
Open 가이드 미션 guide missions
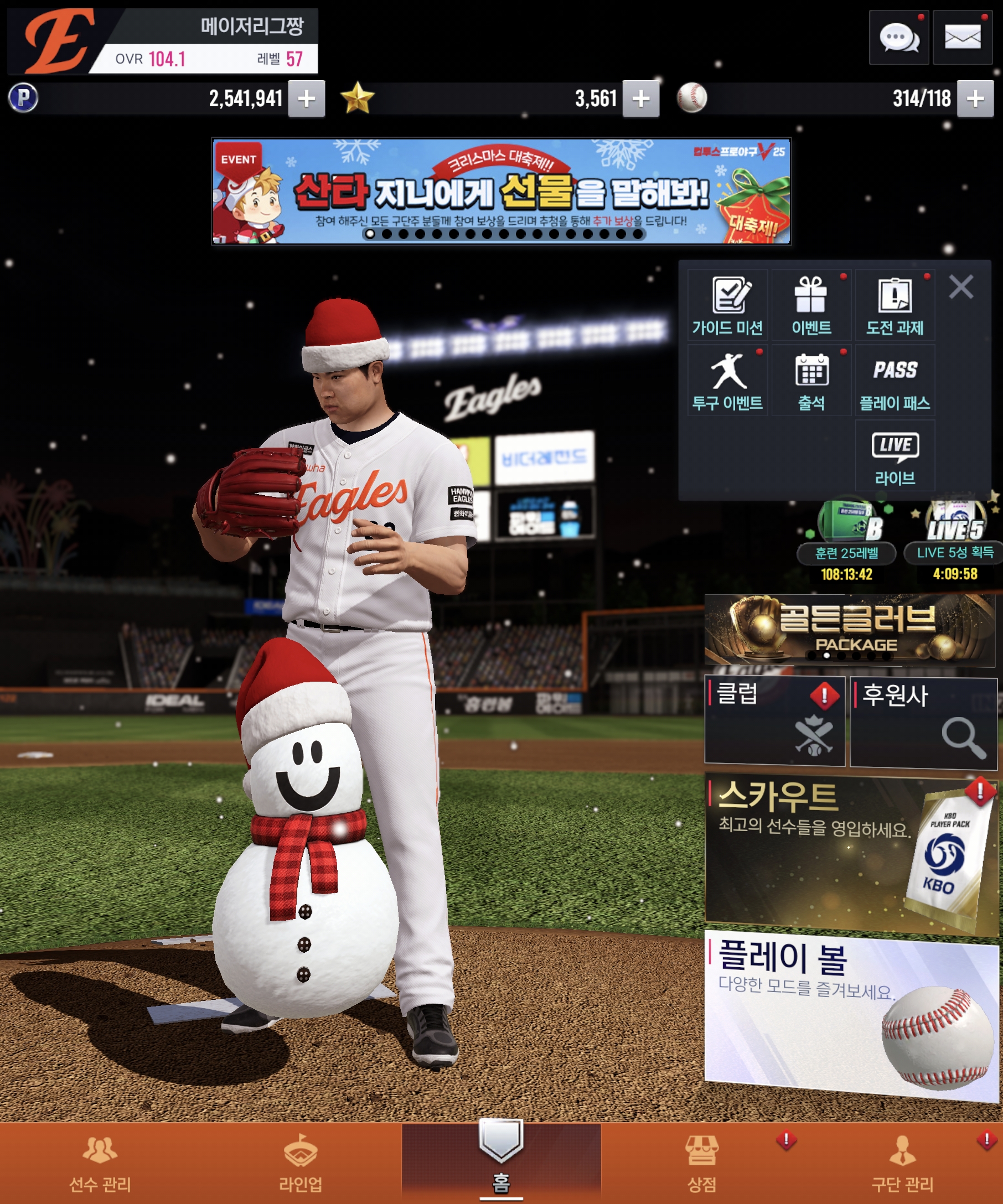coord(727,305)
